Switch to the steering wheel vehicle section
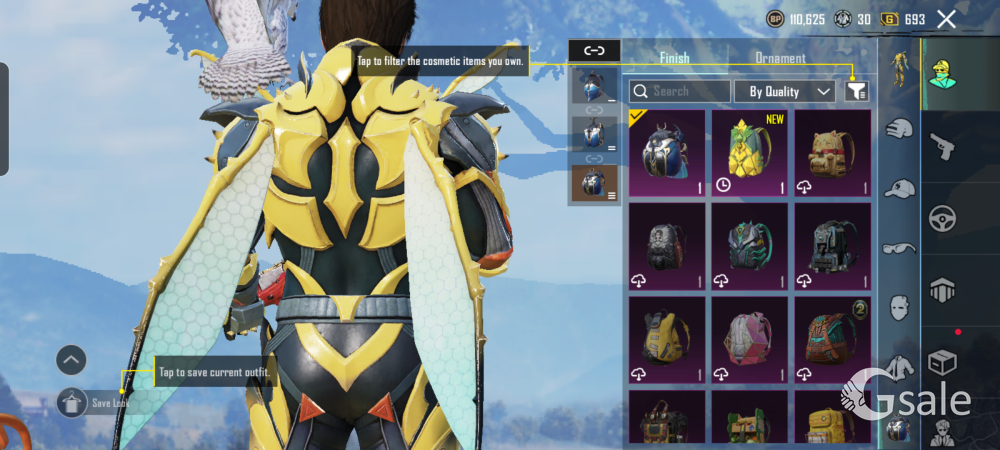The height and width of the screenshot is (450, 1000). tap(942, 219)
